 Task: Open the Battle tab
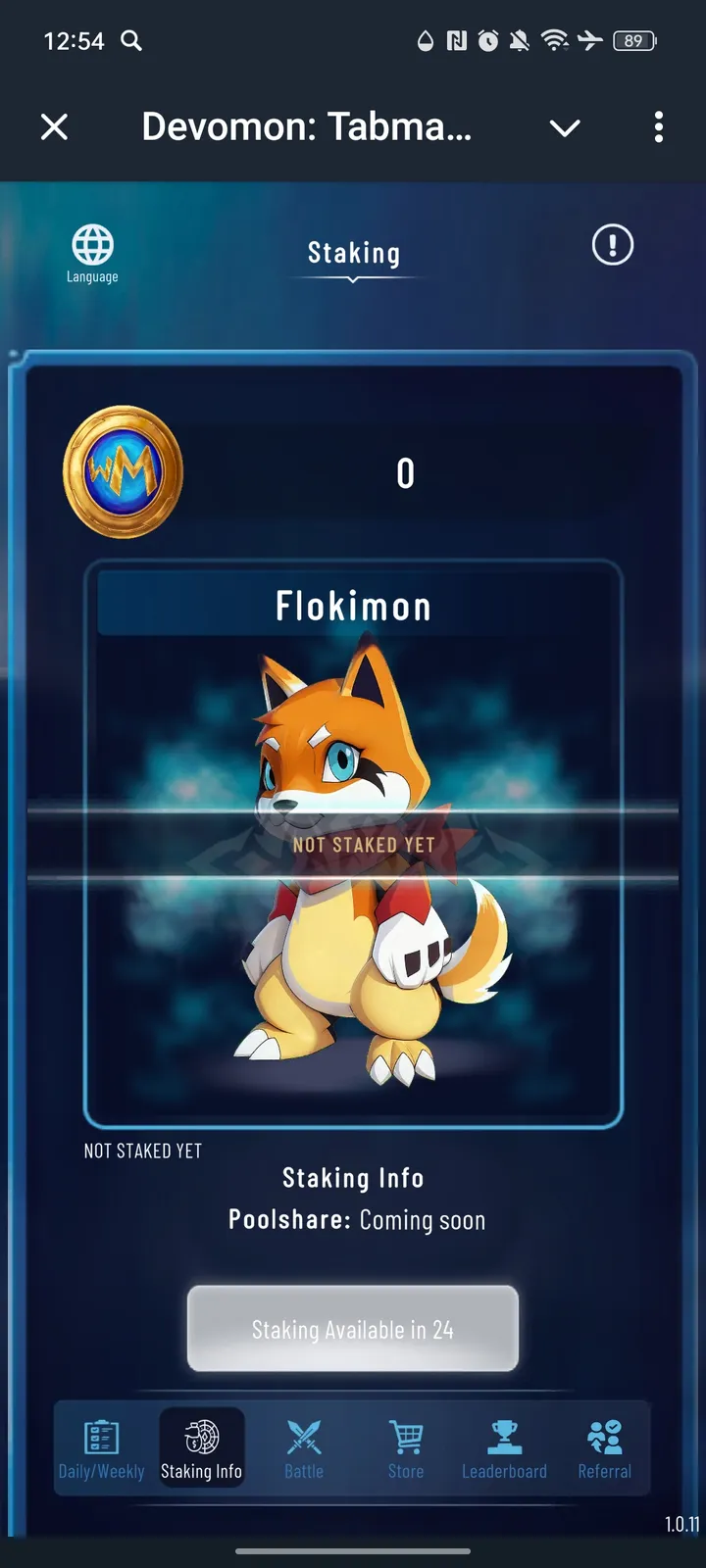point(304,1448)
